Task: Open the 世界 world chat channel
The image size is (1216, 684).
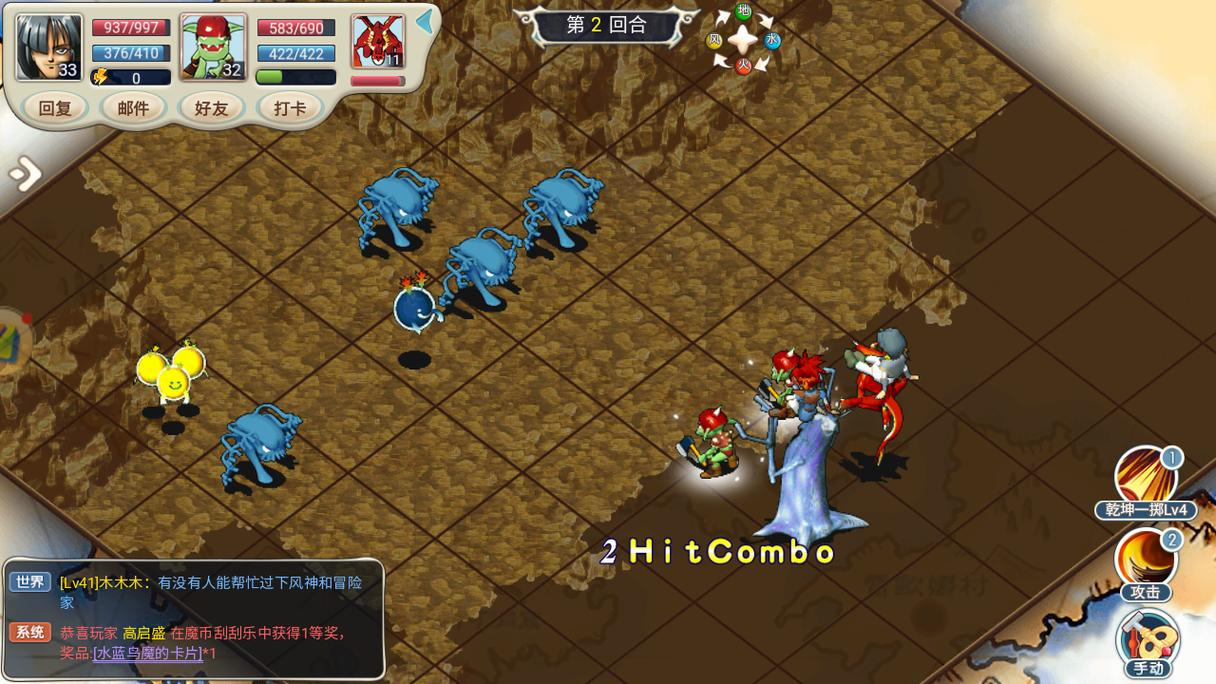Action: point(29,582)
